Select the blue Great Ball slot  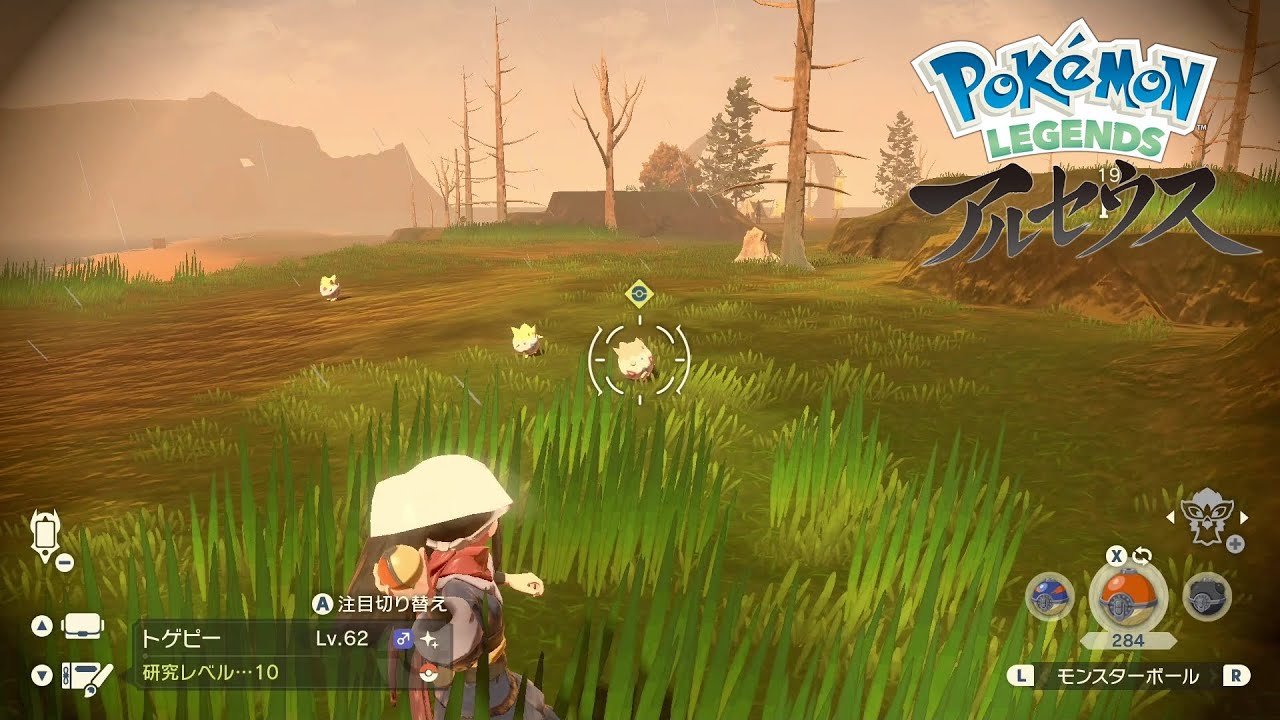[x=1049, y=598]
